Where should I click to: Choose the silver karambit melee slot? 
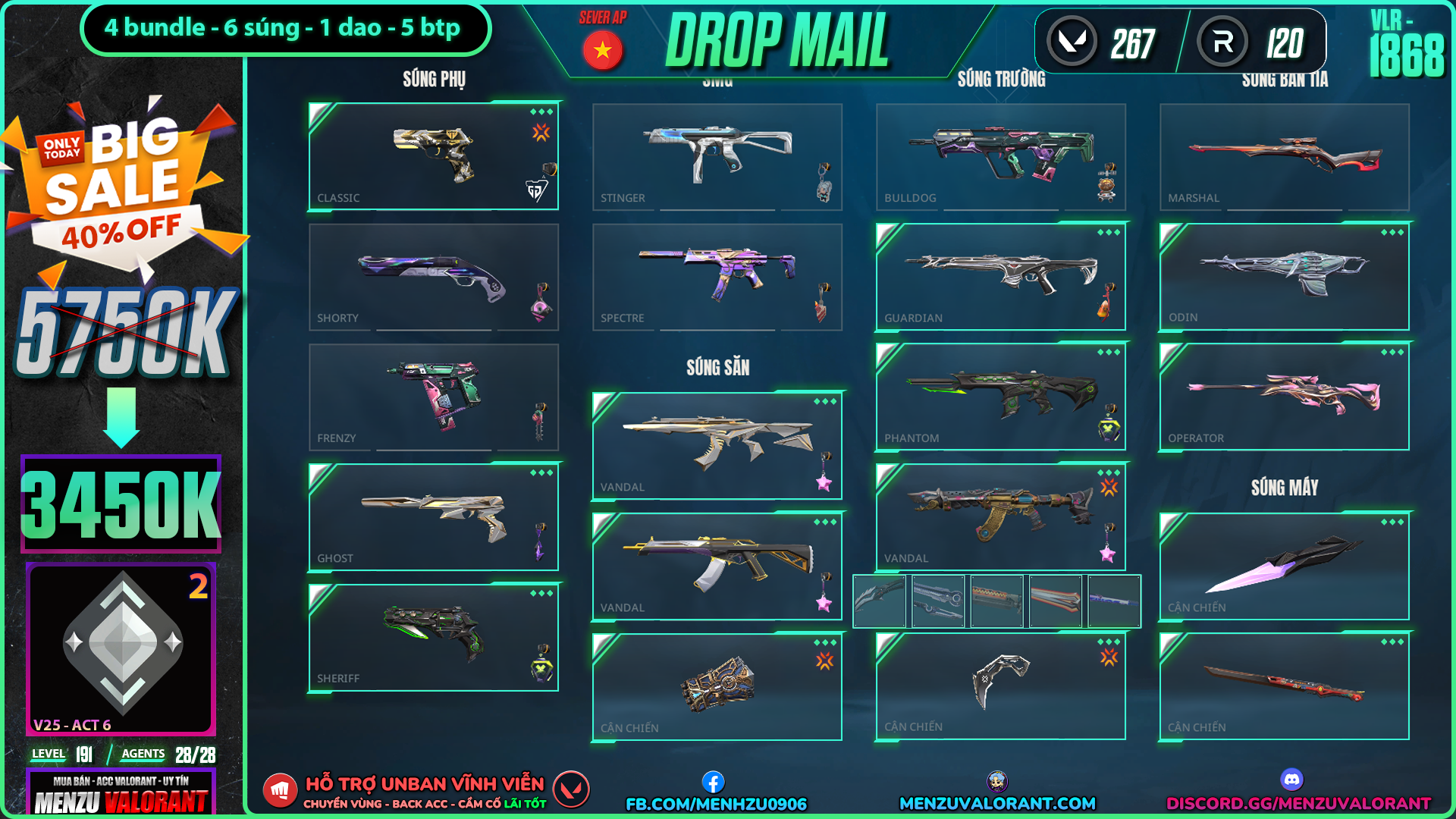point(1000,686)
